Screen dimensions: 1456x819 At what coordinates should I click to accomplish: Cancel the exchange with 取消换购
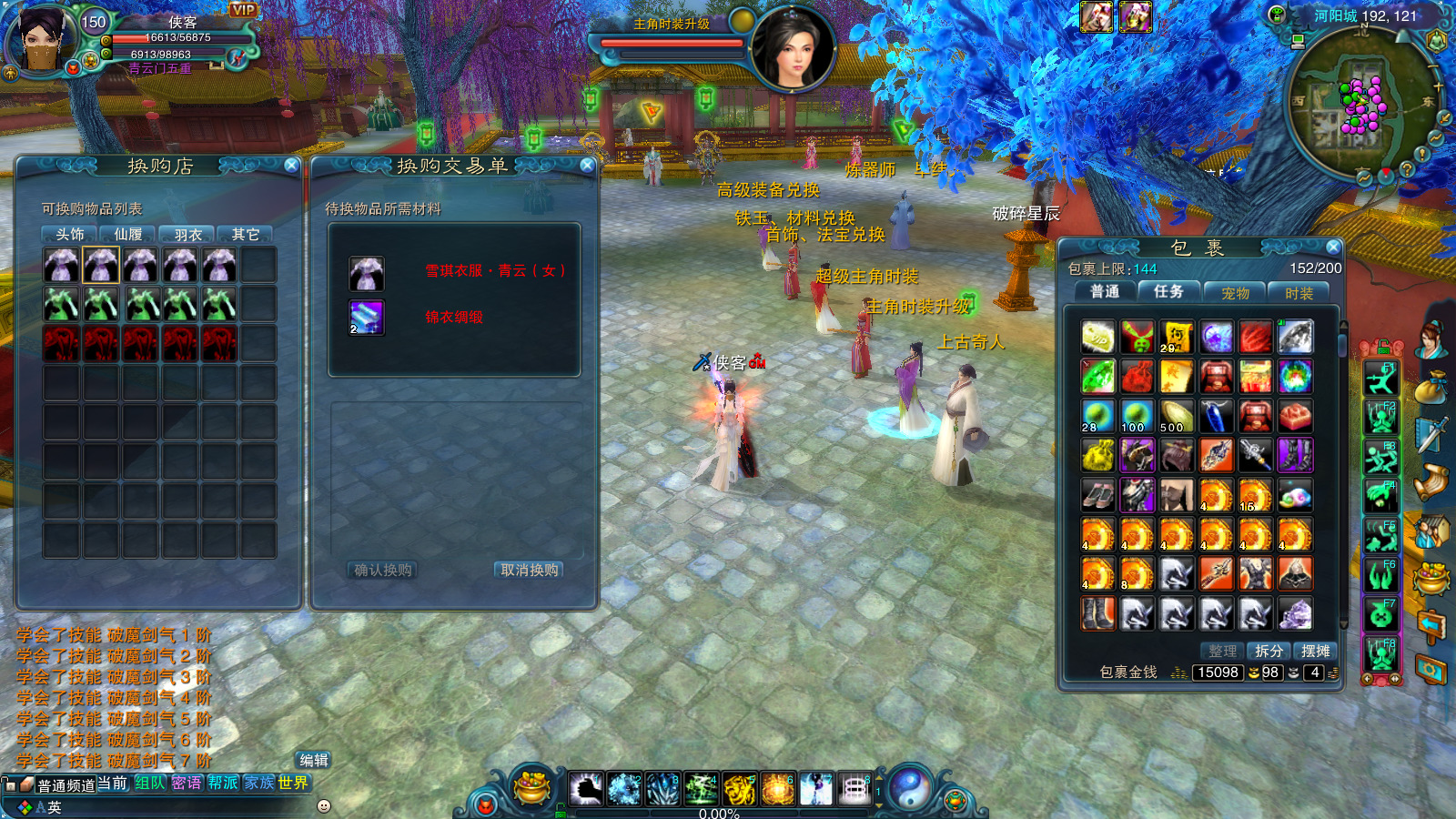[530, 571]
